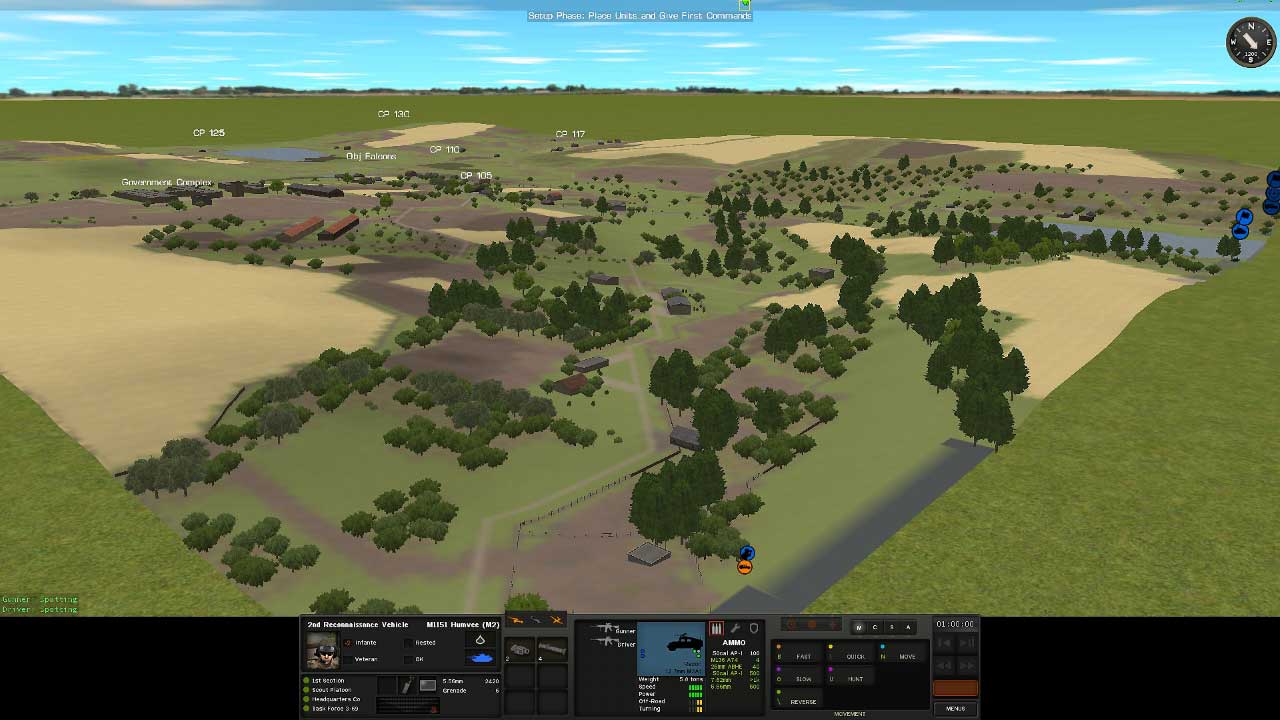Show the Ammo panel tab

pos(716,629)
